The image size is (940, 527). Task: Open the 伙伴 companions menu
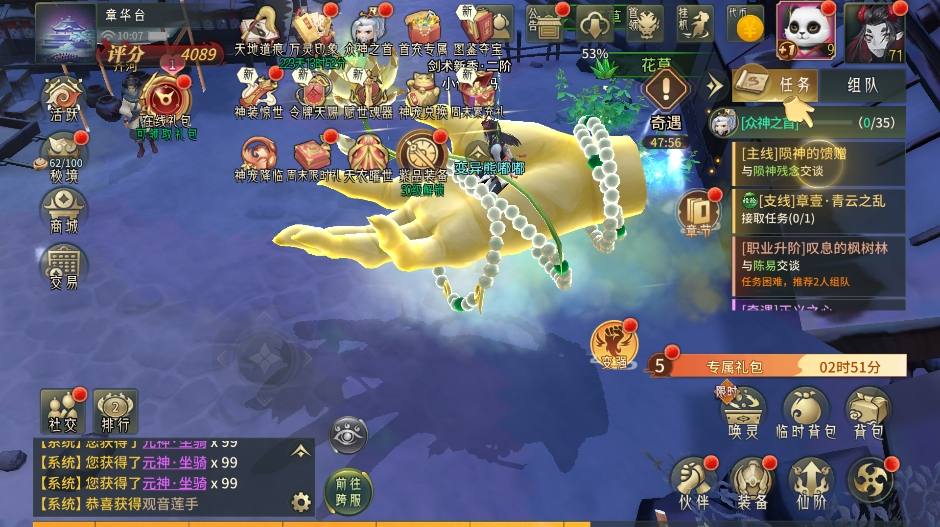(x=691, y=481)
